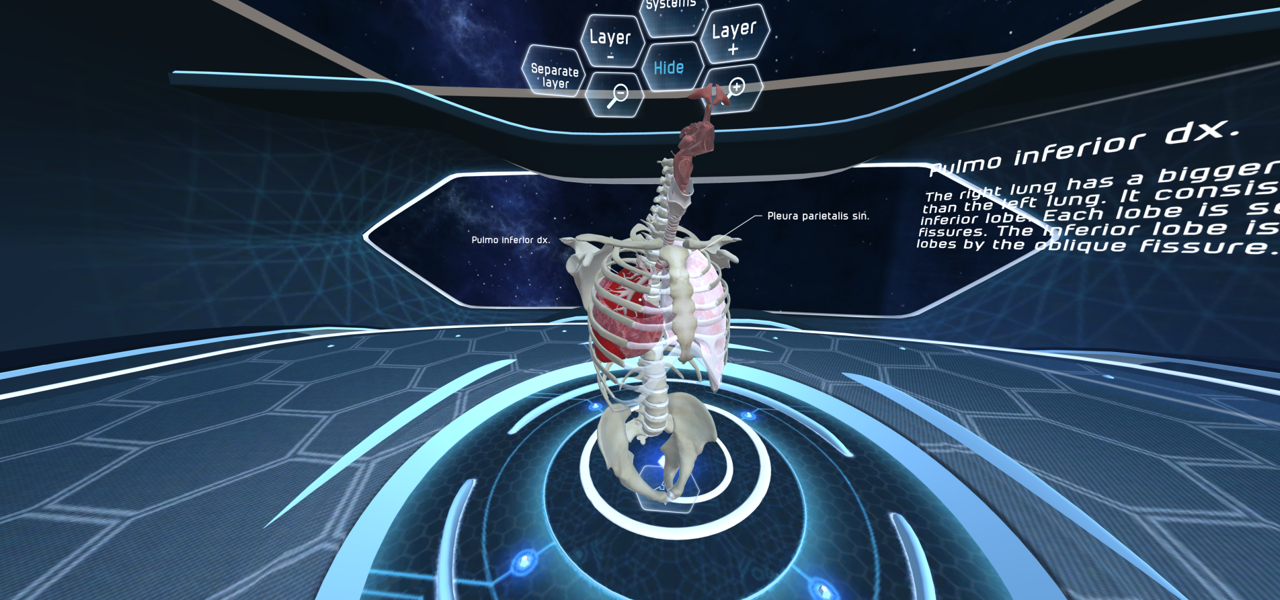Select the Hide hexagon button
1280x600 pixels.
click(x=669, y=68)
